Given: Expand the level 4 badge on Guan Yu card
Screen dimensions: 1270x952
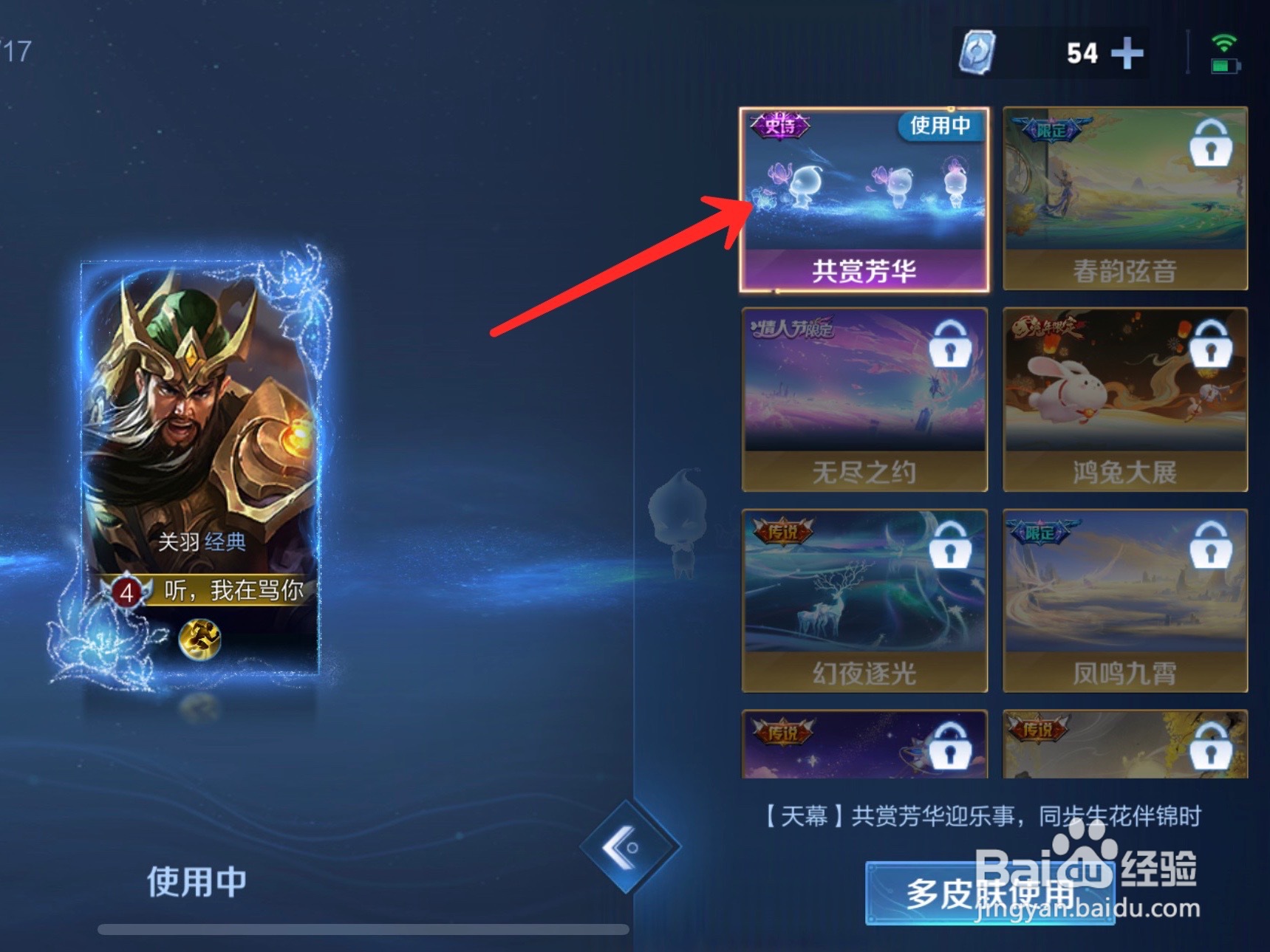Looking at the screenshot, I should click(x=129, y=592).
